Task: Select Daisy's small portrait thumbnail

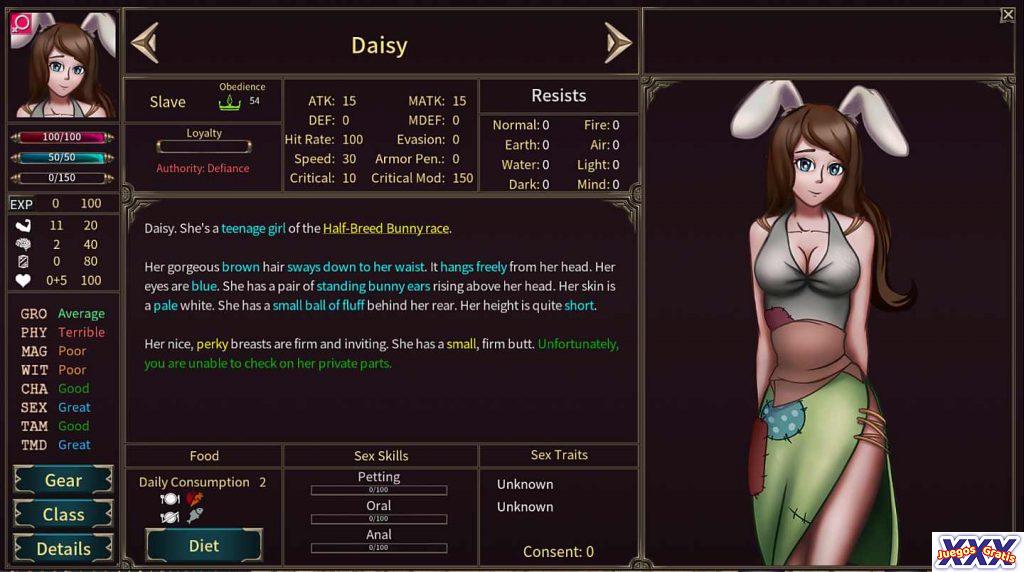Action: pos(62,65)
